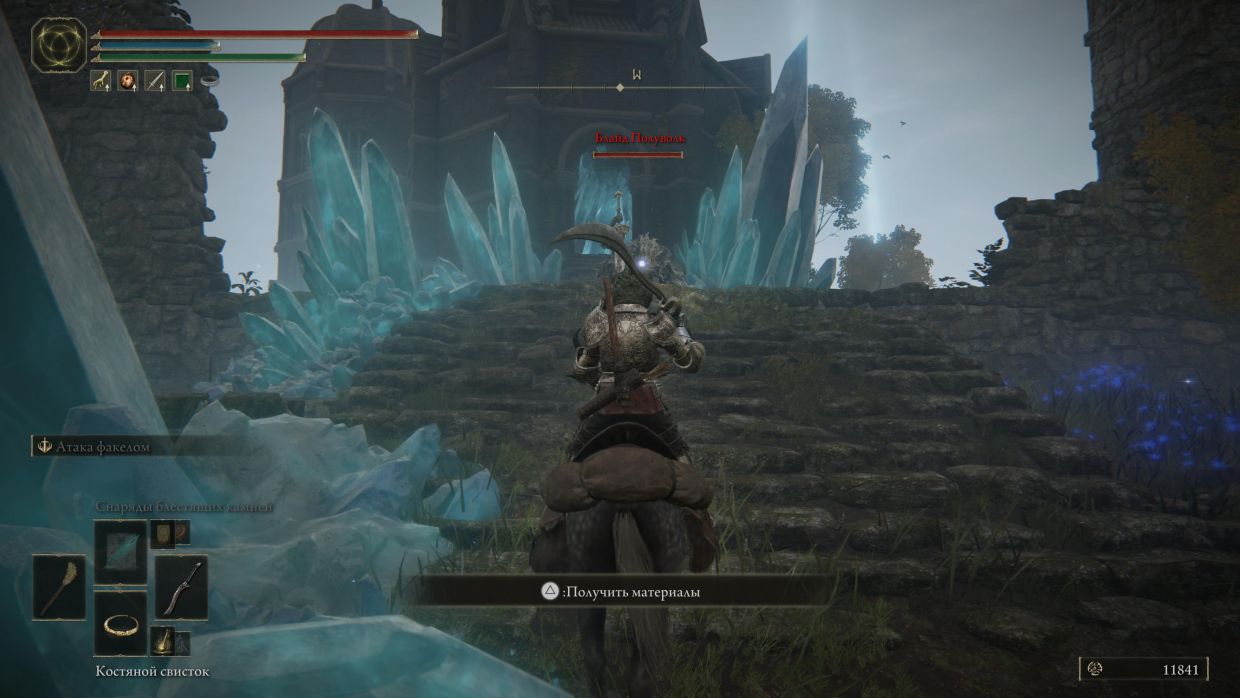Use the gold ring quick item slot
This screenshot has height=698, width=1240.
121,623
